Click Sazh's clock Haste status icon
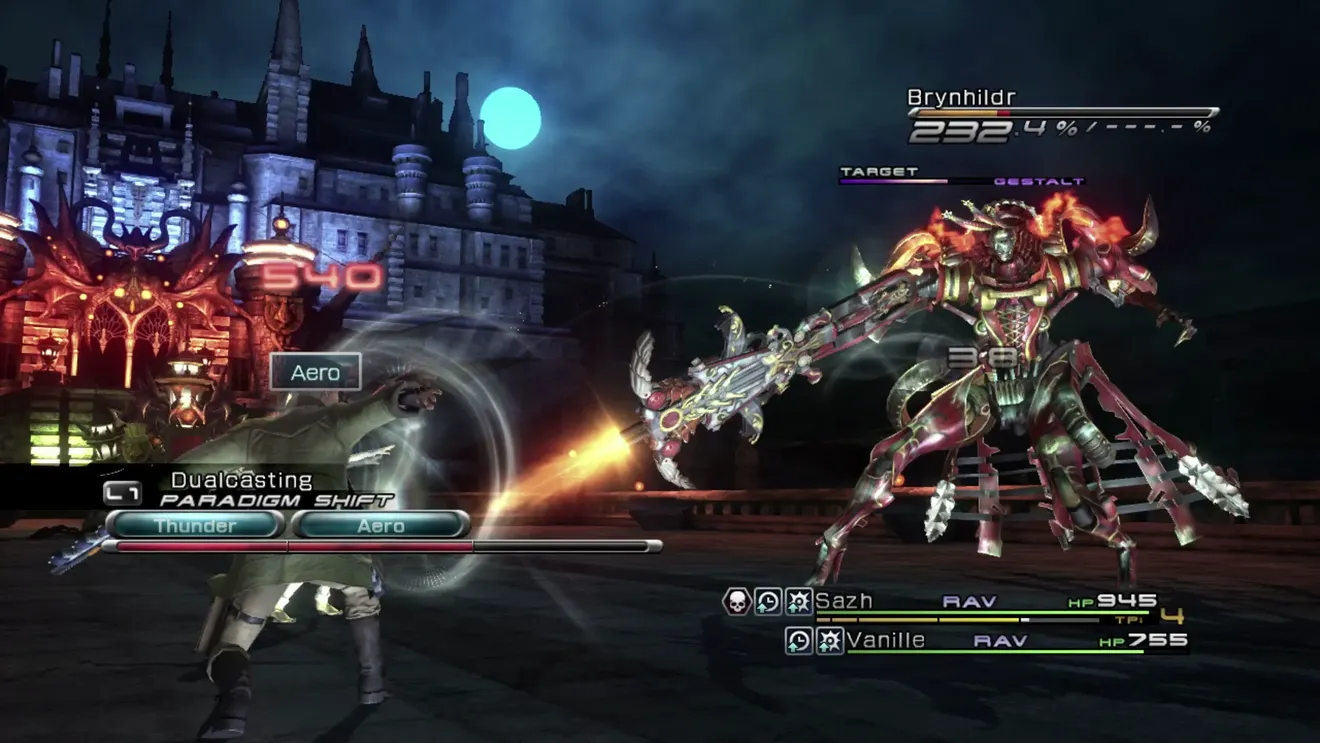The image size is (1320, 743). (x=768, y=601)
